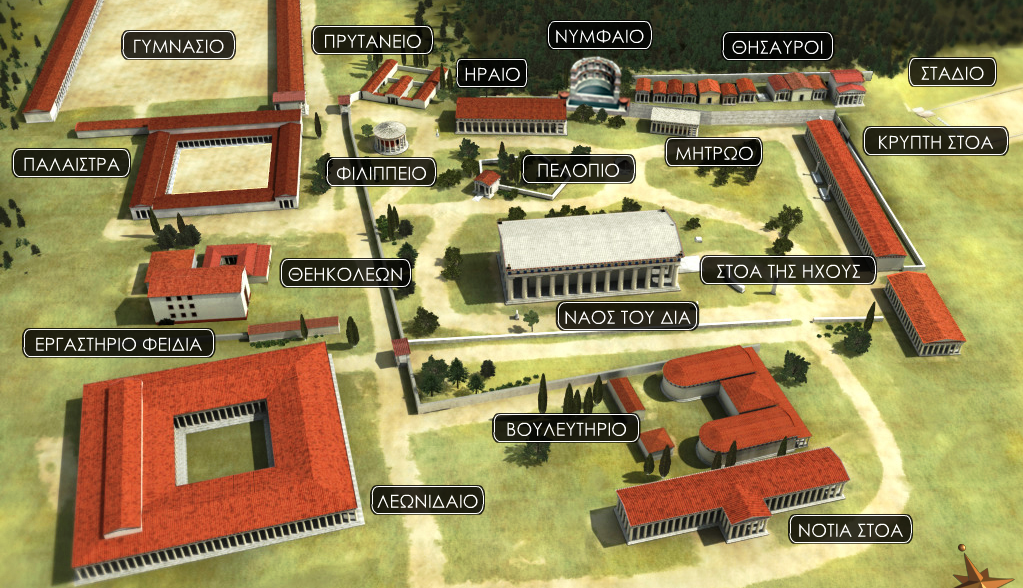Screen dimensions: 1023x588
Task: Open the ΦΙΛΙΠΠΕΙΟ label
Action: (x=382, y=173)
